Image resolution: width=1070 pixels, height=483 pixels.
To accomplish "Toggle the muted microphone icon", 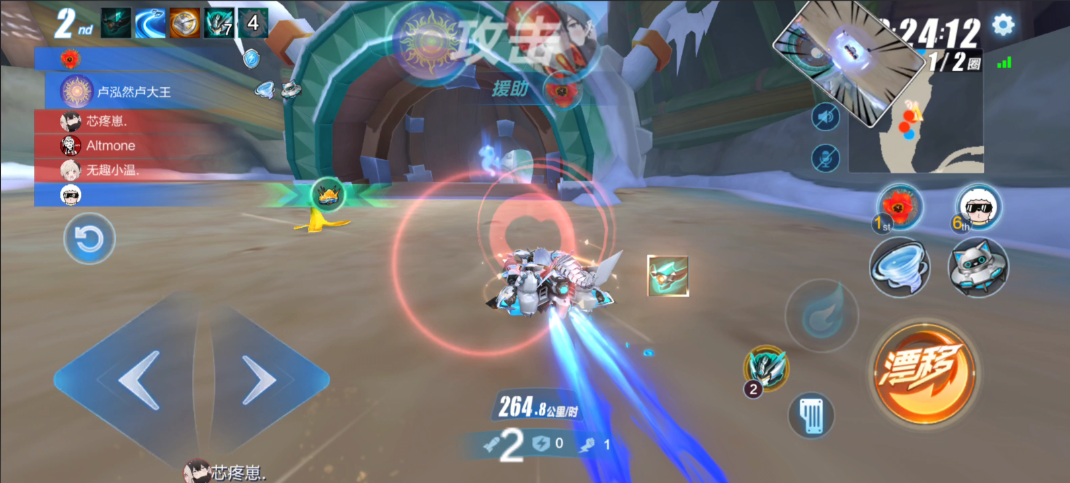I will tap(825, 157).
